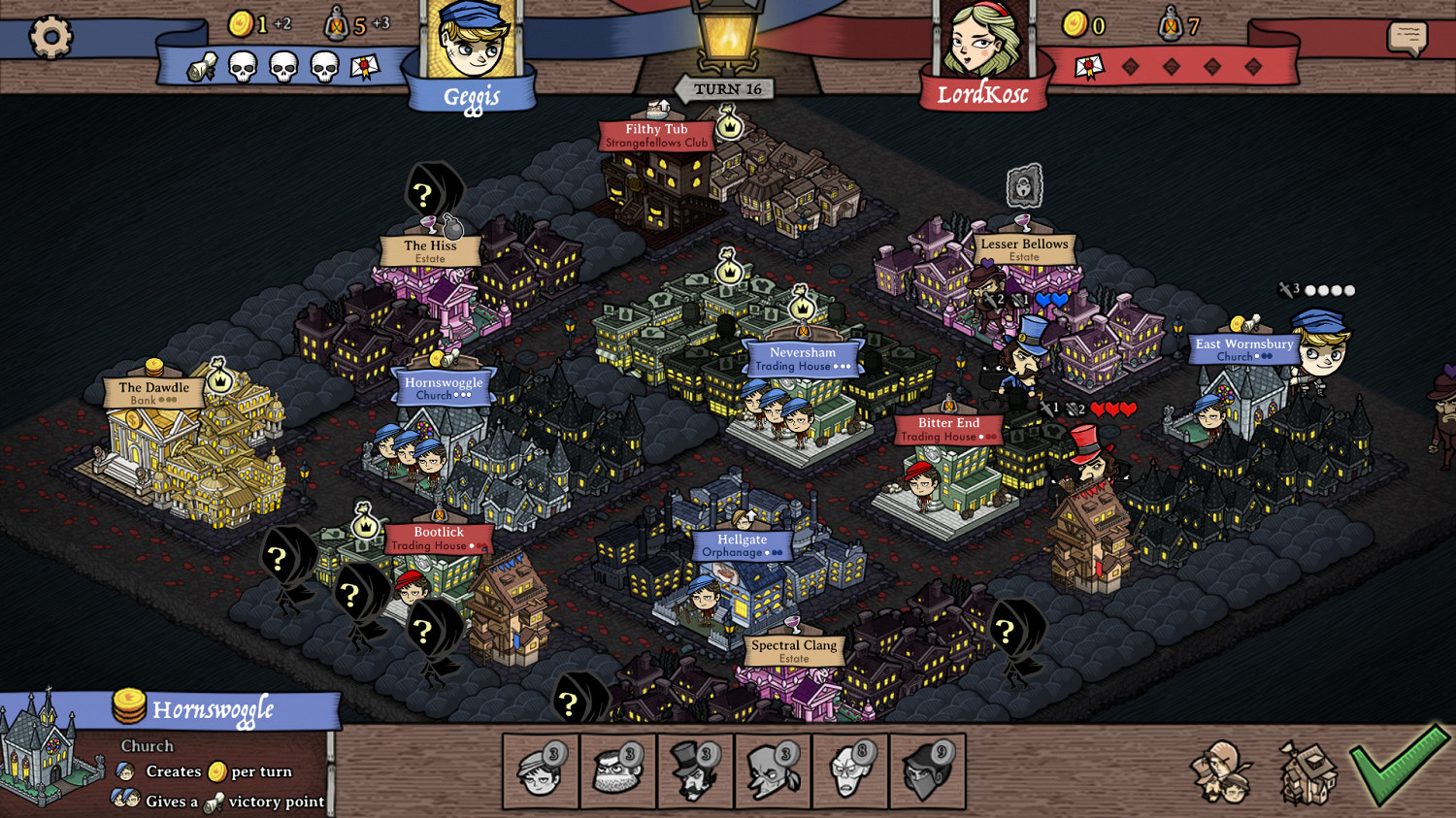Open the guild house icon
Screen dimensions: 1456x818
click(1307, 772)
